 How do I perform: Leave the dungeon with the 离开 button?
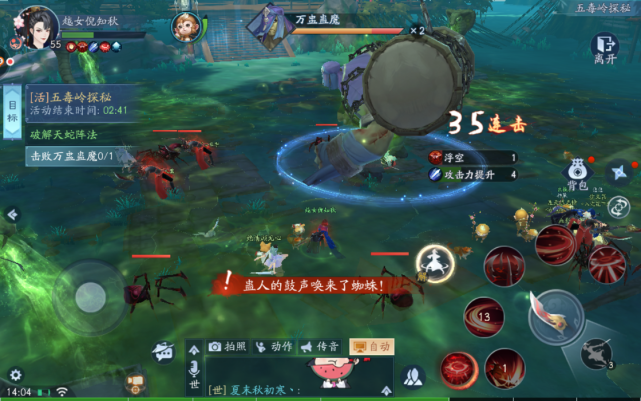pos(604,47)
